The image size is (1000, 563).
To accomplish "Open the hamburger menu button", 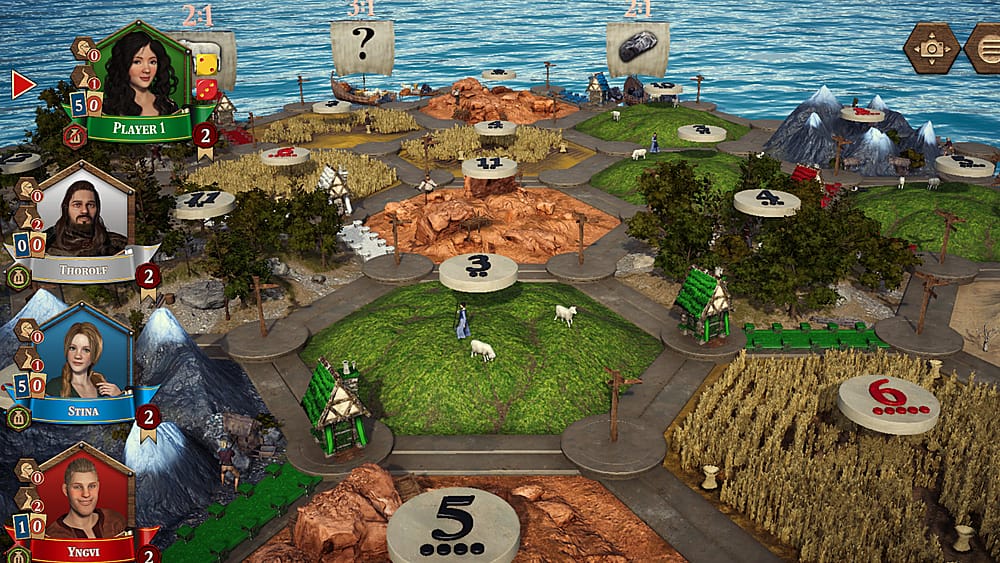I will (x=984, y=47).
